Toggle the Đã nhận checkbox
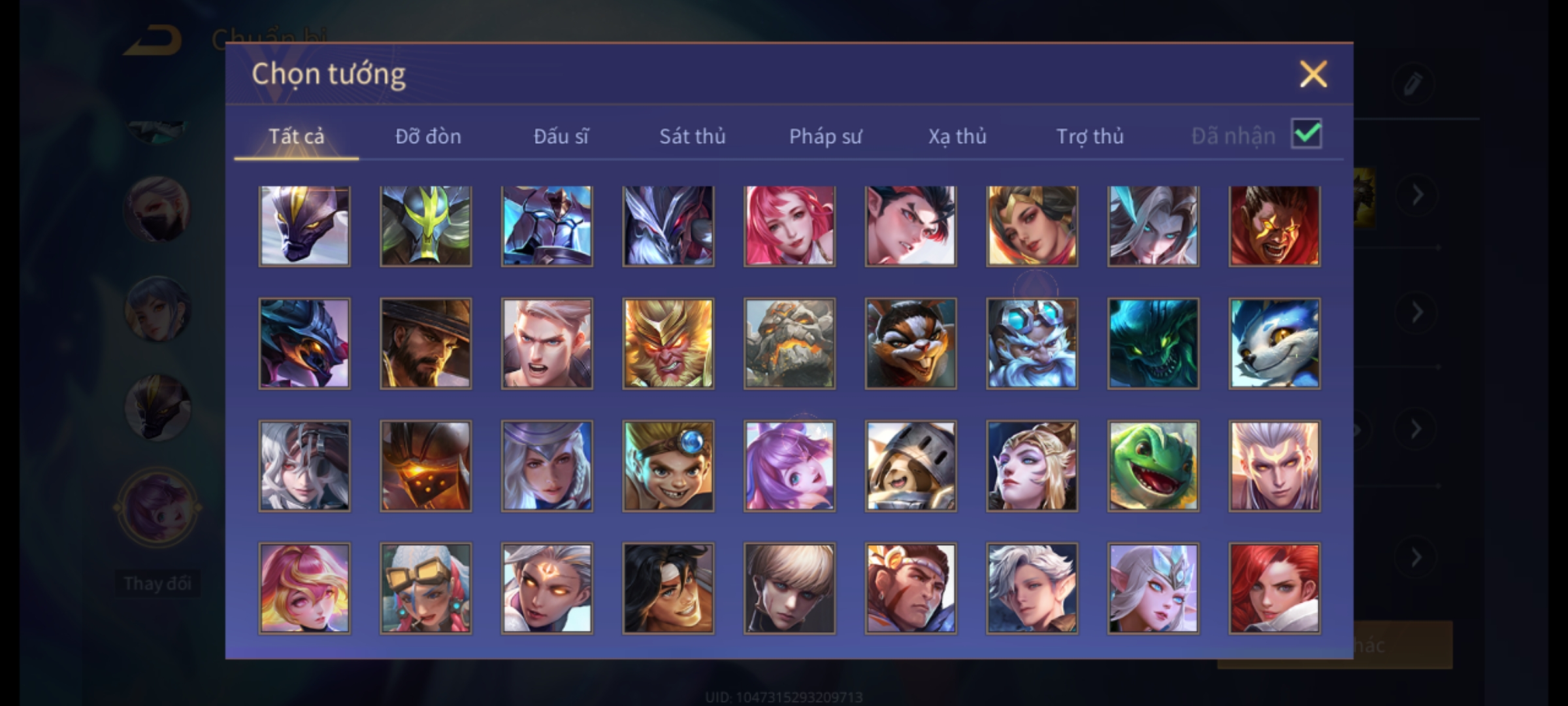The width and height of the screenshot is (1568, 706). point(1306,134)
